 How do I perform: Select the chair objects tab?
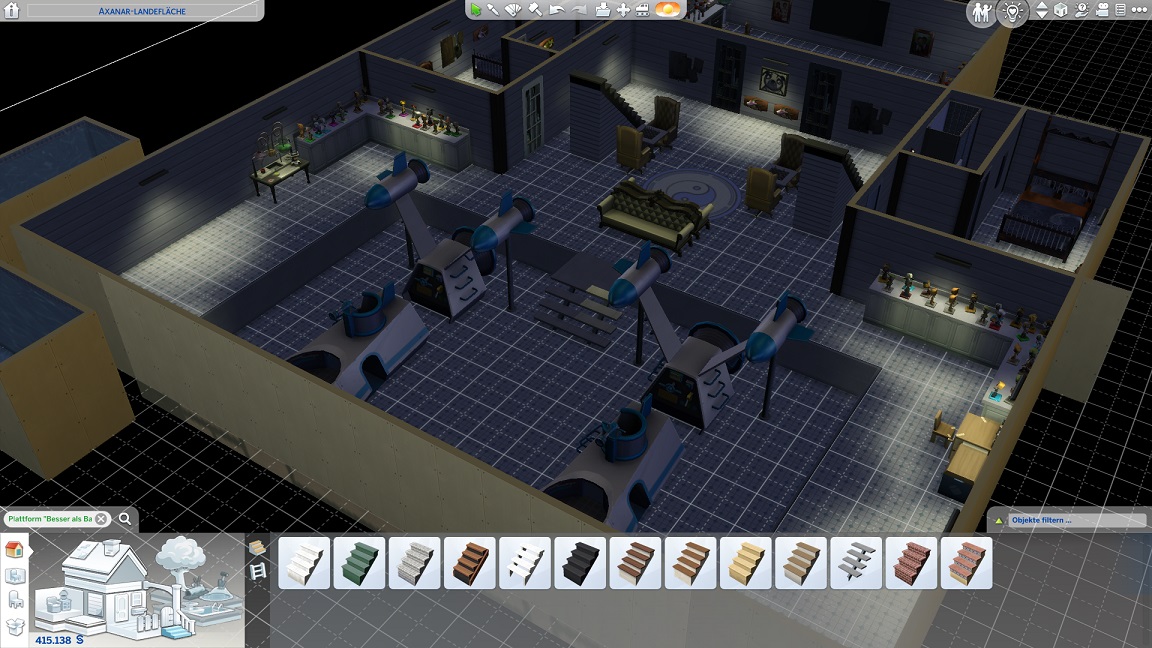15,600
